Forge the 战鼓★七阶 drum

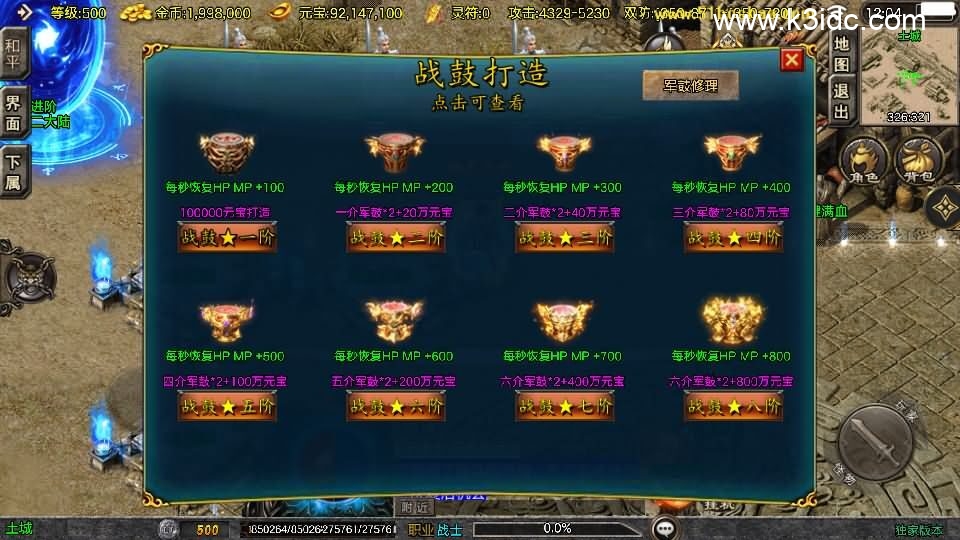pyautogui.click(x=564, y=406)
